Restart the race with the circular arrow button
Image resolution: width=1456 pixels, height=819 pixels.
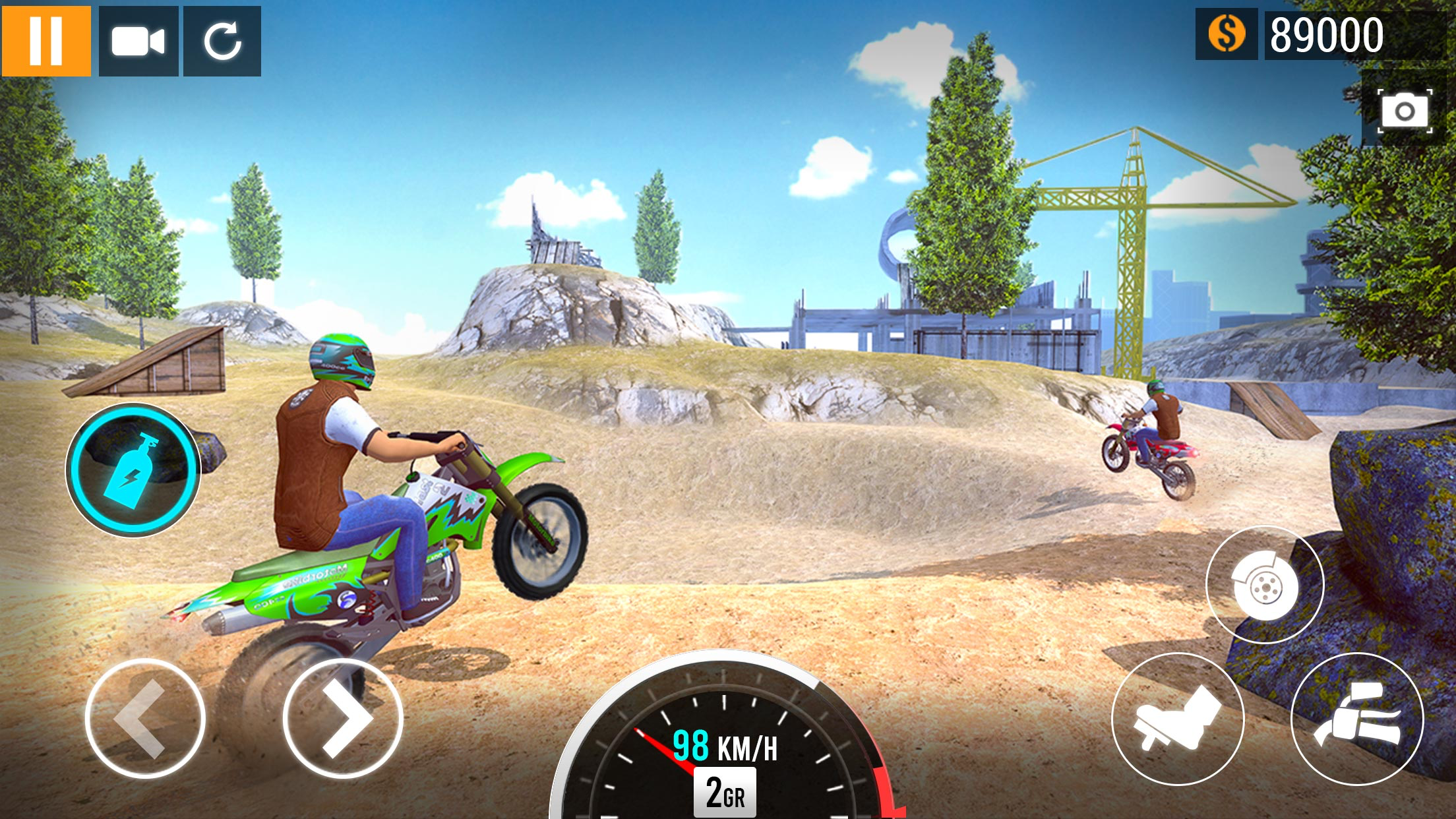point(222,41)
